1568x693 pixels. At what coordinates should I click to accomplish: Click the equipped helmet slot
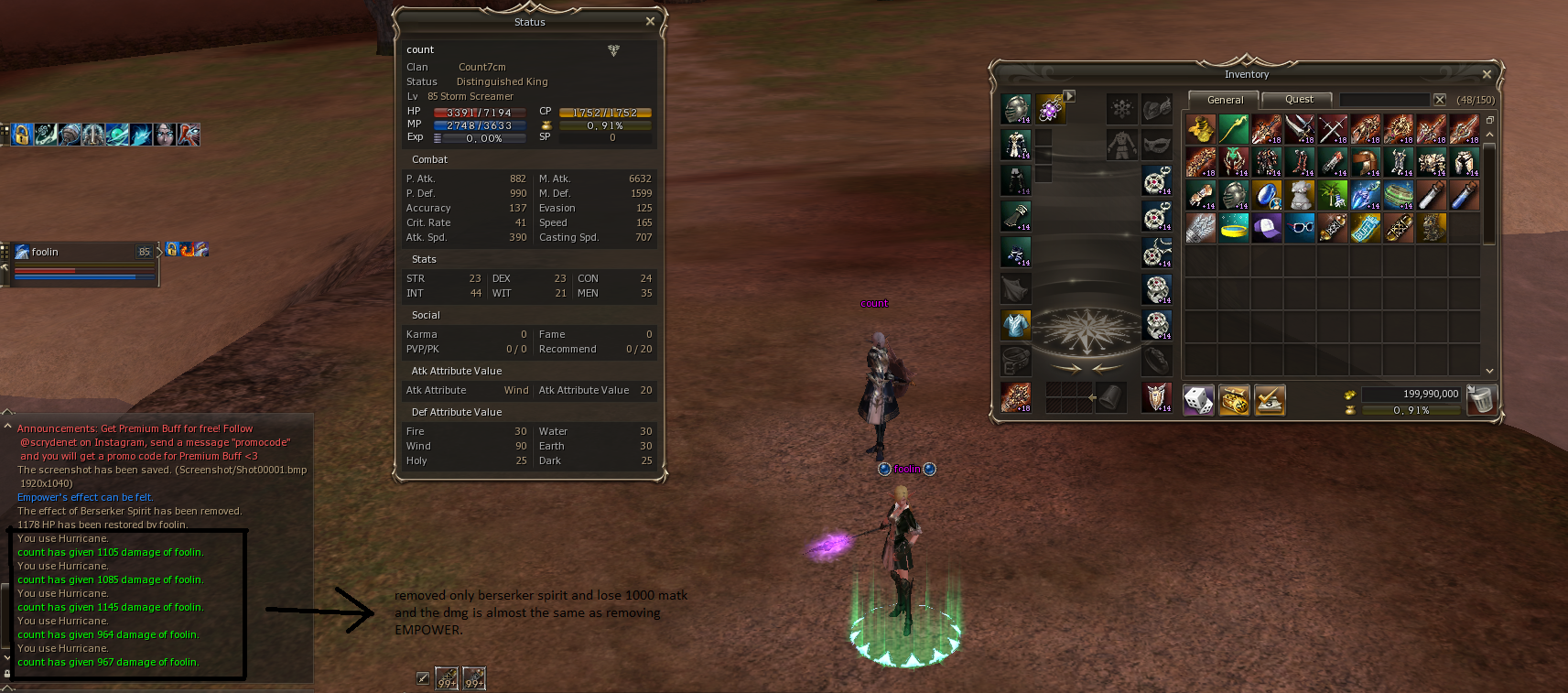click(1016, 109)
